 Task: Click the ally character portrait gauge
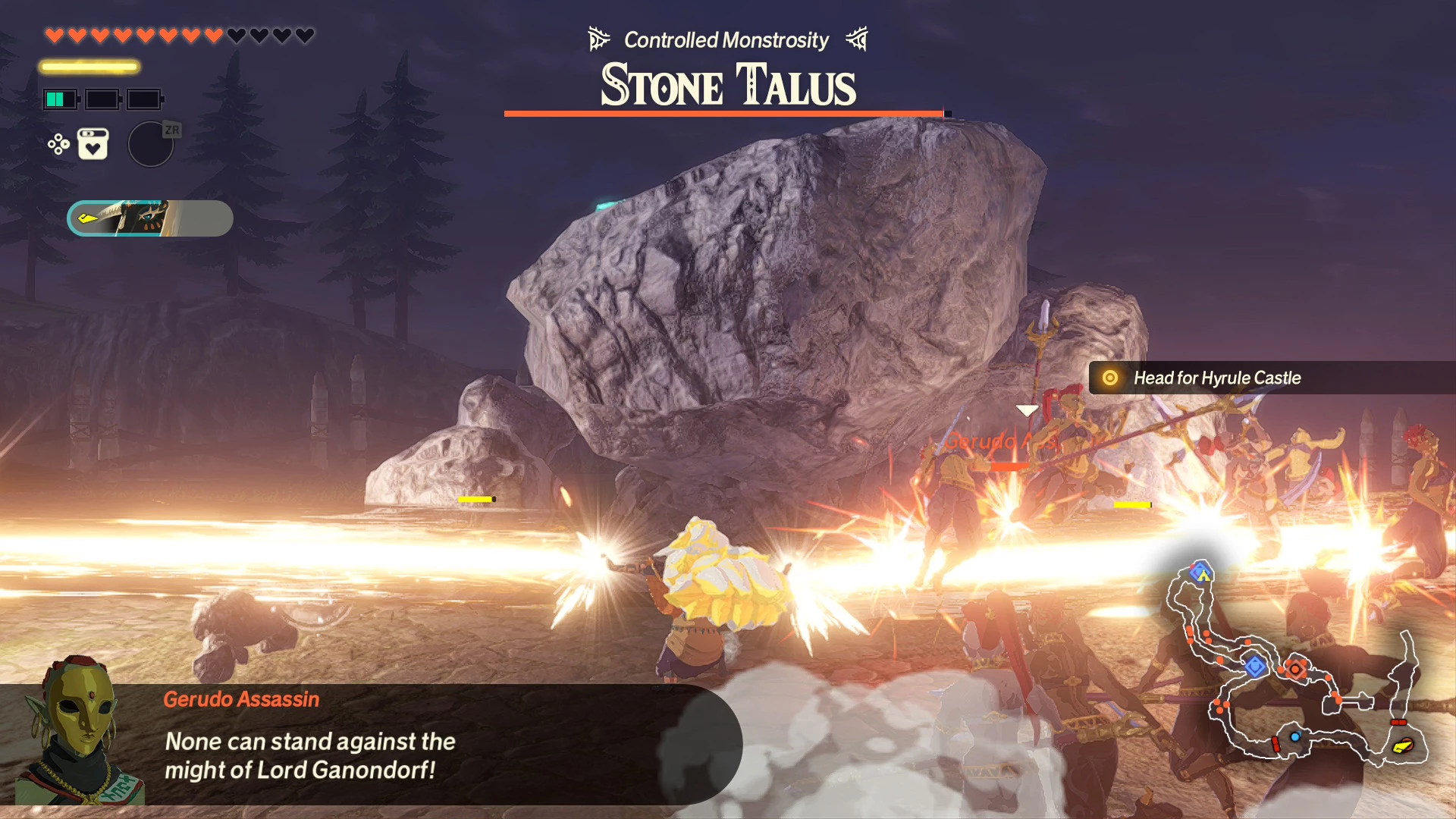(150, 218)
